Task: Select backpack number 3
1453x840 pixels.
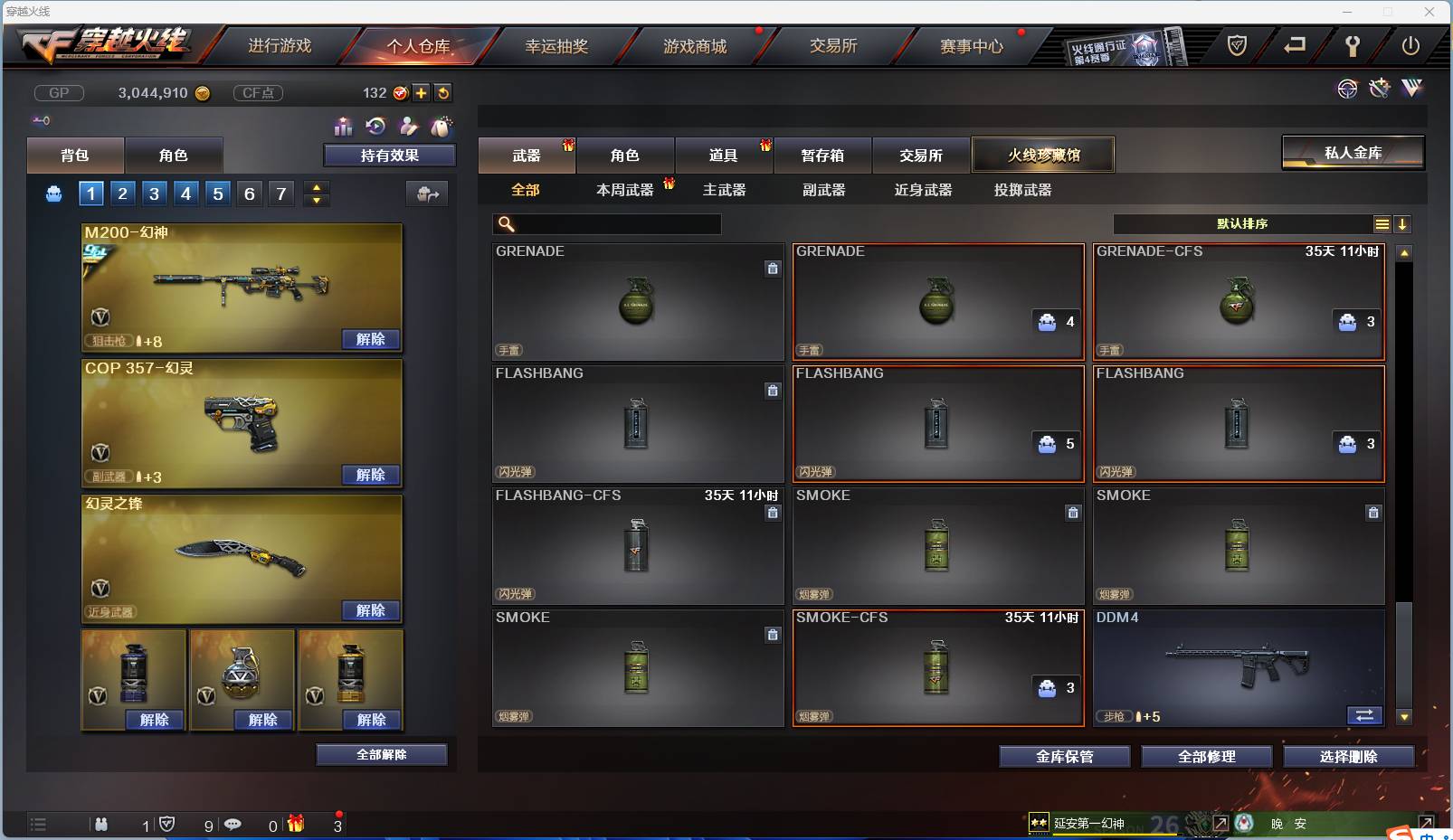Action: point(154,193)
